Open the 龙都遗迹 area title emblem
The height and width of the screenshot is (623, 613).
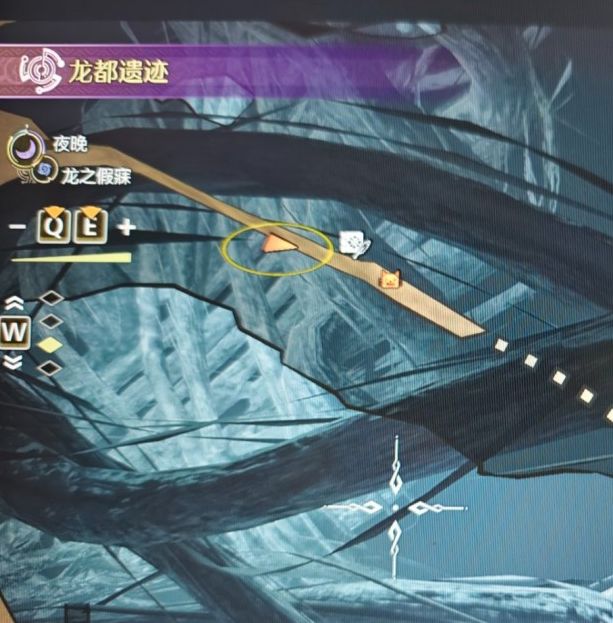point(39,72)
